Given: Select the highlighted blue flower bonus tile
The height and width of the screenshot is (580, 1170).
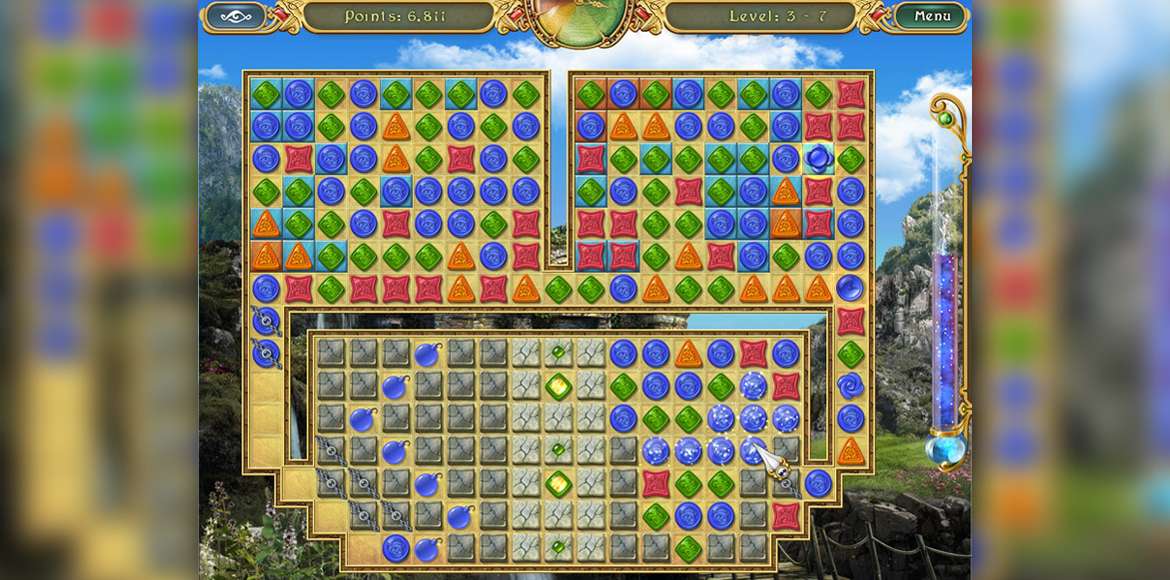Looking at the screenshot, I should point(818,158).
